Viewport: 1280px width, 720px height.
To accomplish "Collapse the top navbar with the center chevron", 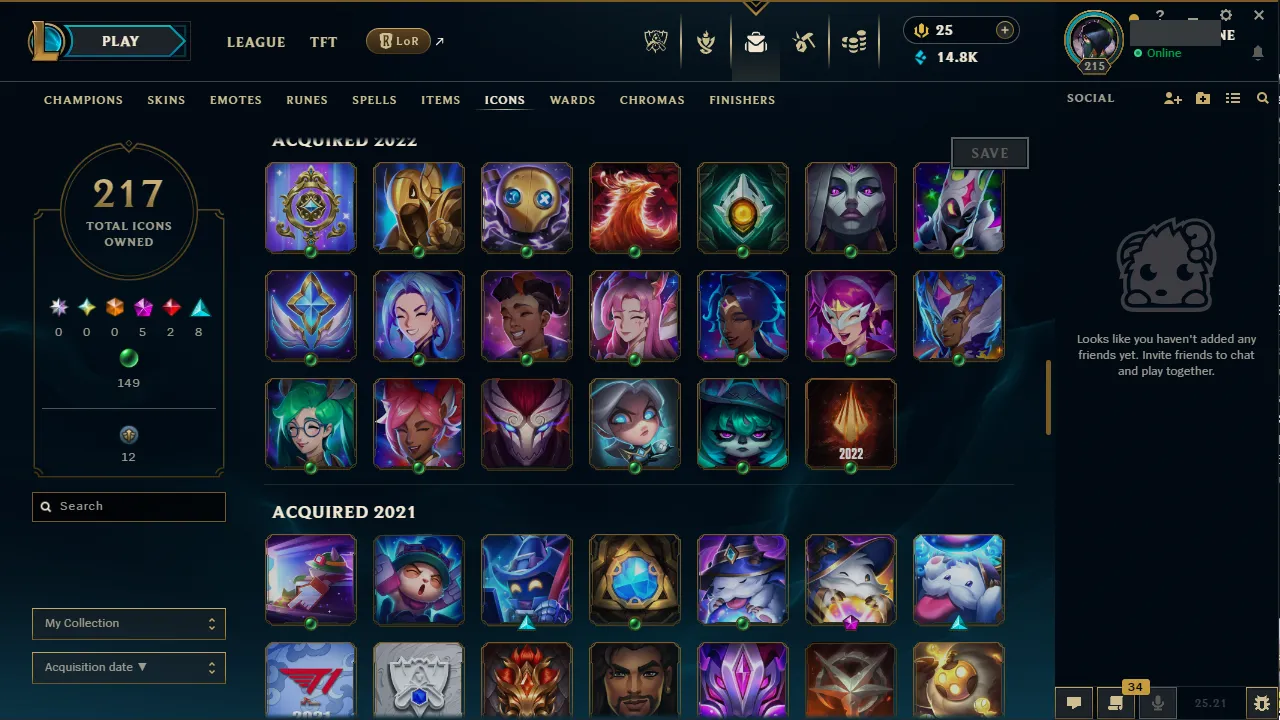I will click(755, 8).
